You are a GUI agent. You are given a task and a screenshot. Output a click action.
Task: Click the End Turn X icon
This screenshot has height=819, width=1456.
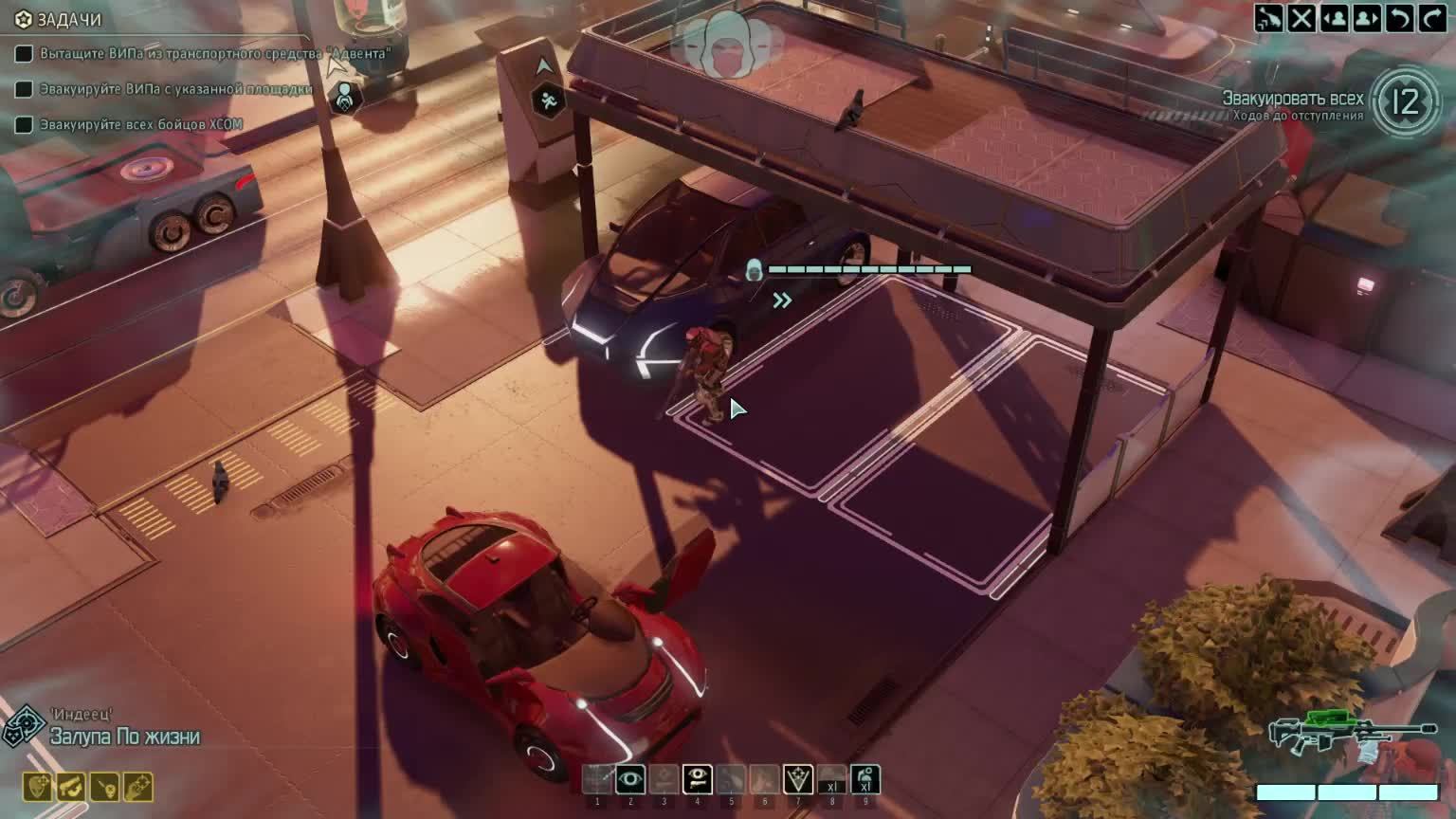(x=1301, y=16)
